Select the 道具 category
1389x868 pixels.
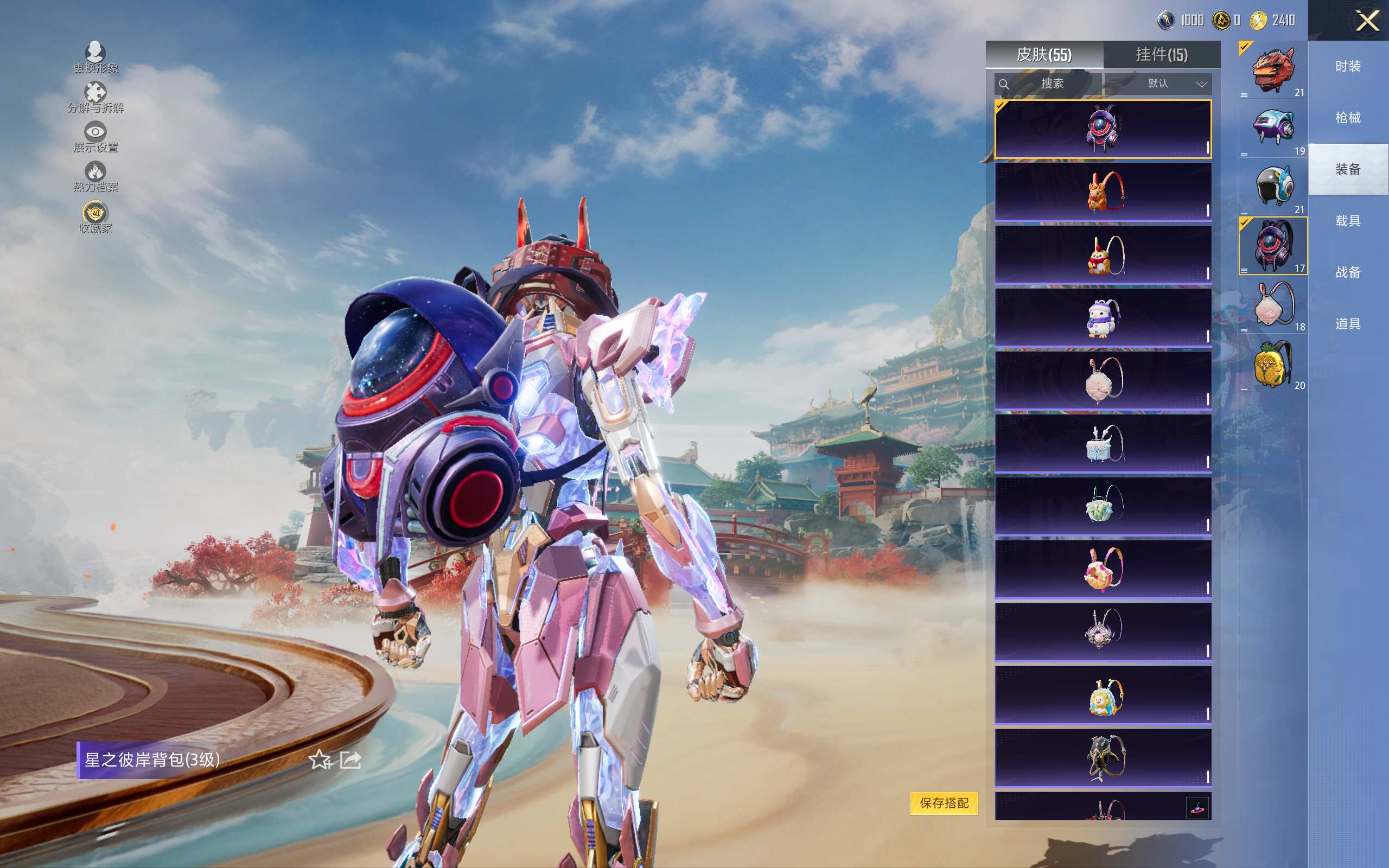(x=1348, y=324)
